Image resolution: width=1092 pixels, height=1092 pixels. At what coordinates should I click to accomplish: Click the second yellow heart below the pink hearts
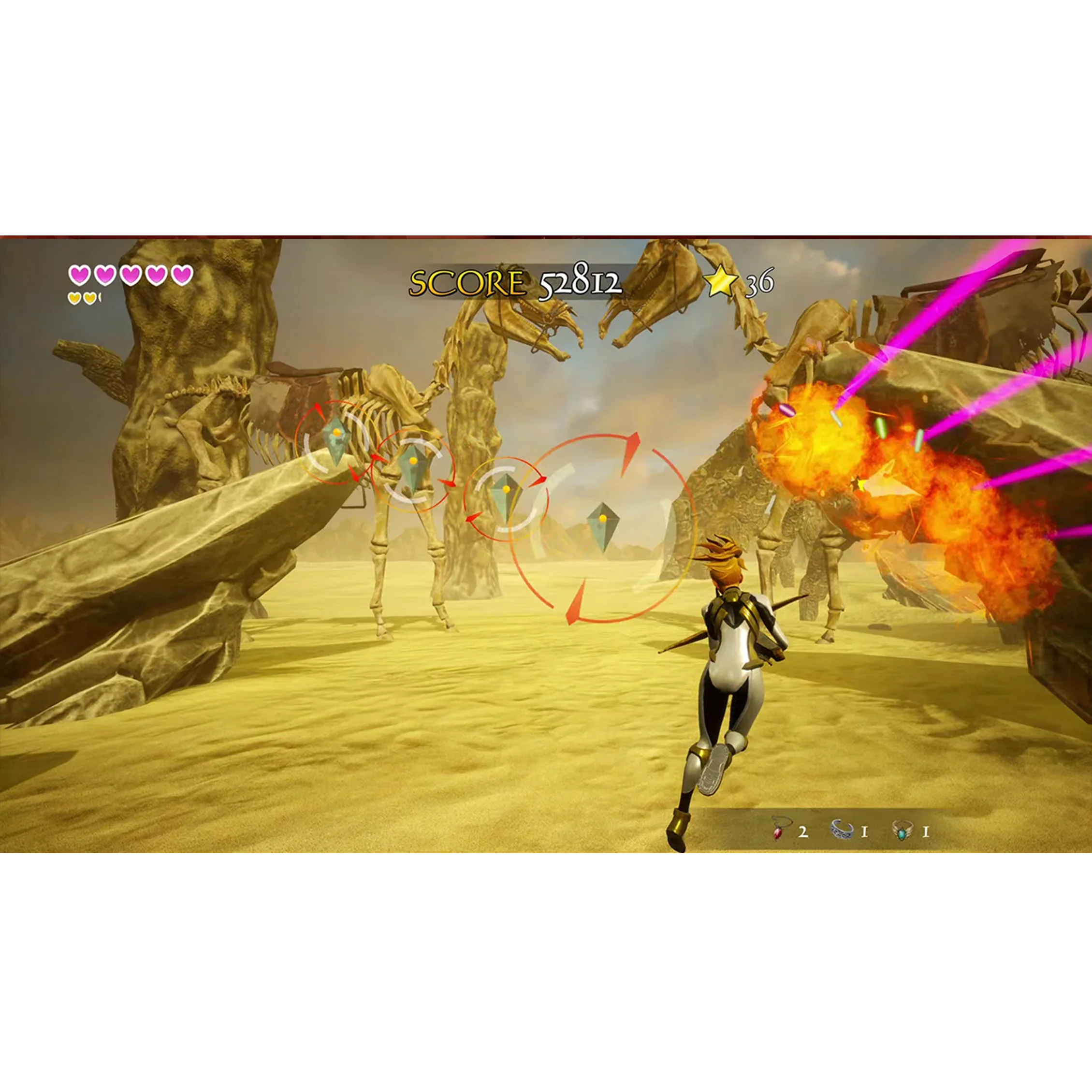[x=90, y=298]
